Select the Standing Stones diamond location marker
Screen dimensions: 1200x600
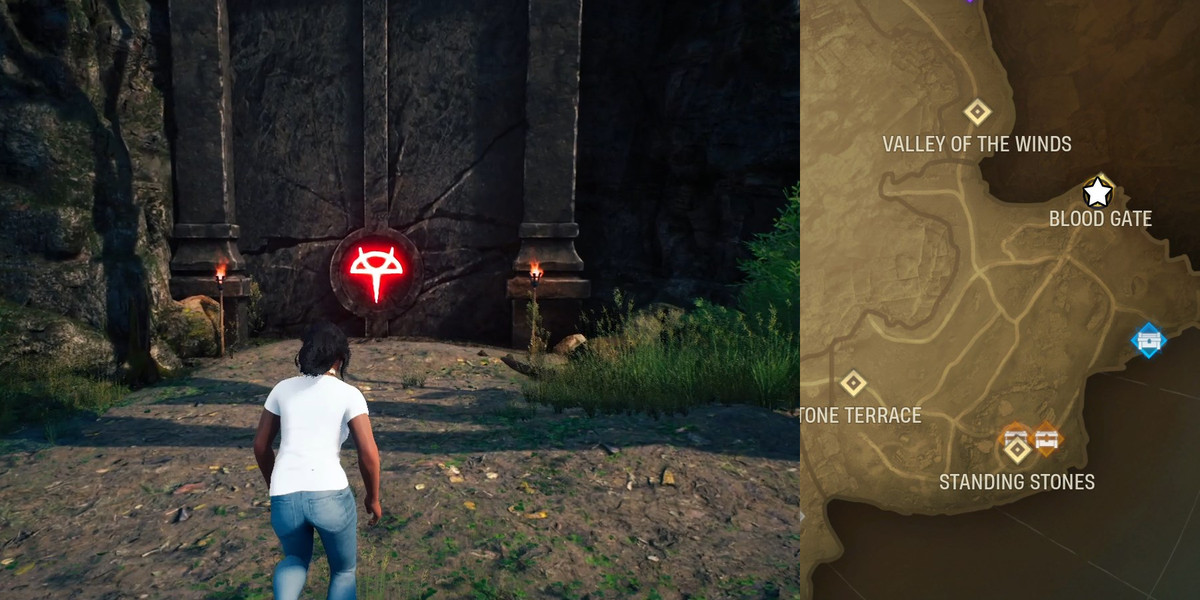pos(1018,451)
